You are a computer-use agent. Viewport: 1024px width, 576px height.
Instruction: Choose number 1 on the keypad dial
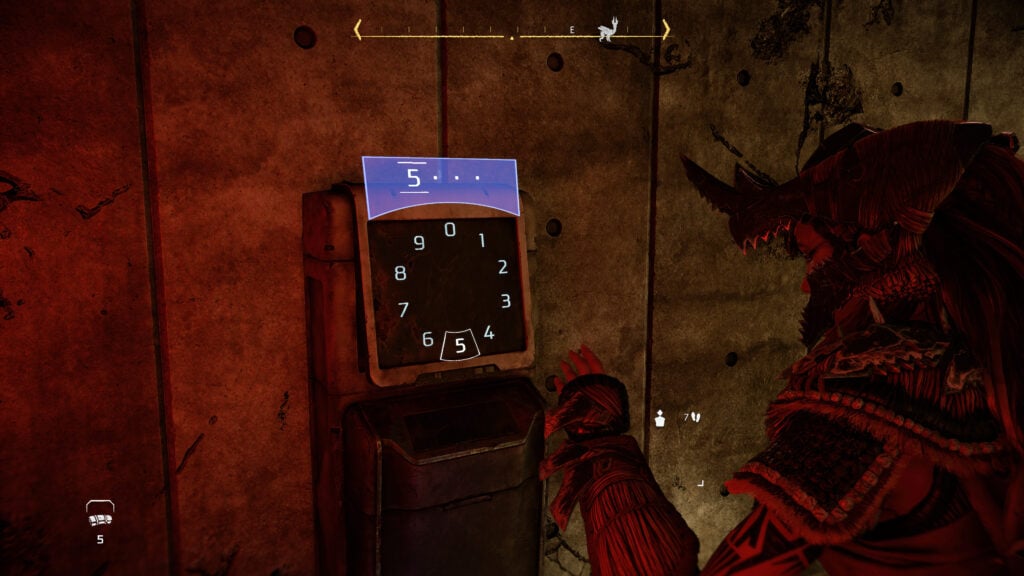(481, 240)
